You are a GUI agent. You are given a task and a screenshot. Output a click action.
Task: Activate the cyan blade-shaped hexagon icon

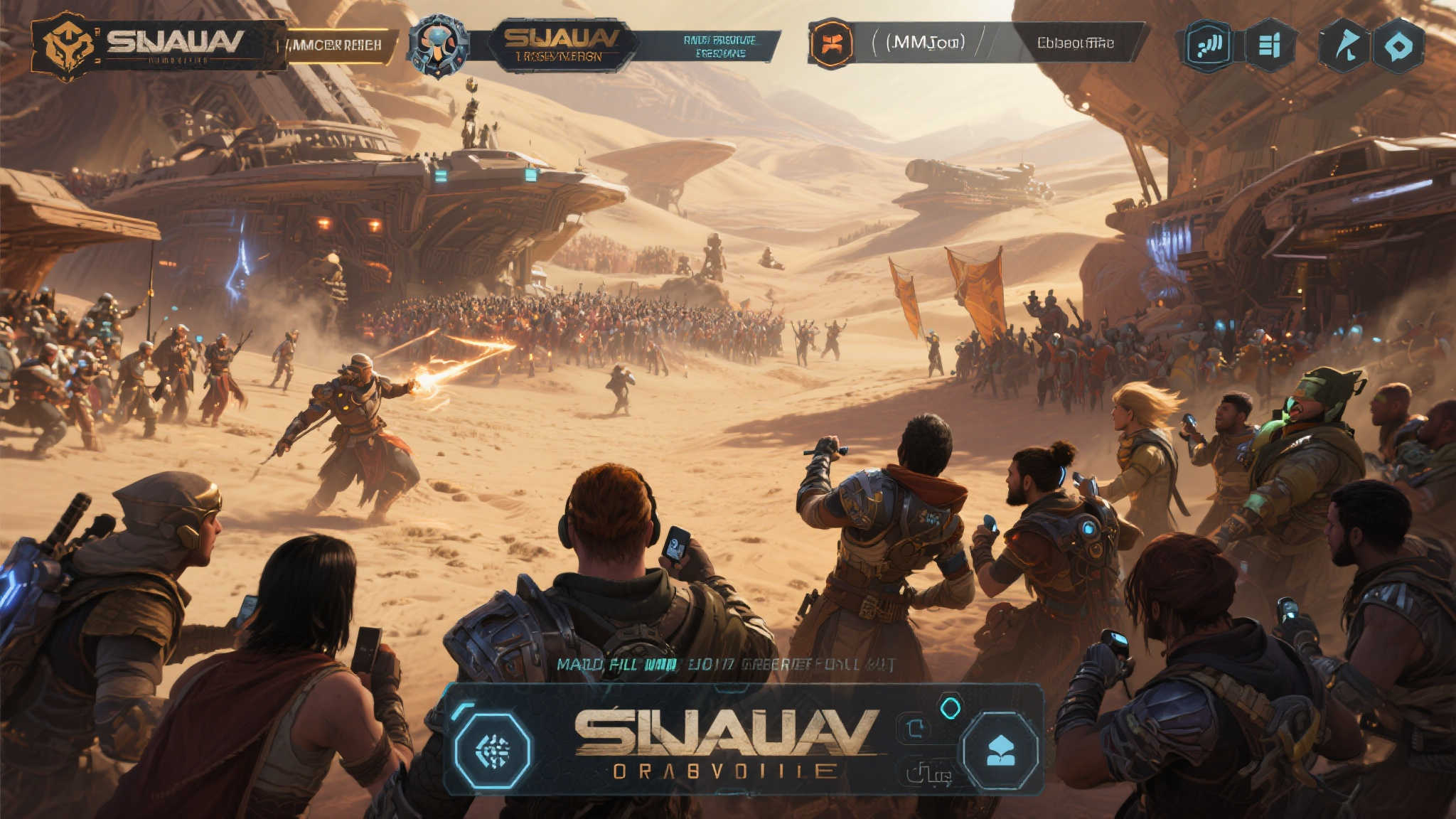[x=1344, y=46]
